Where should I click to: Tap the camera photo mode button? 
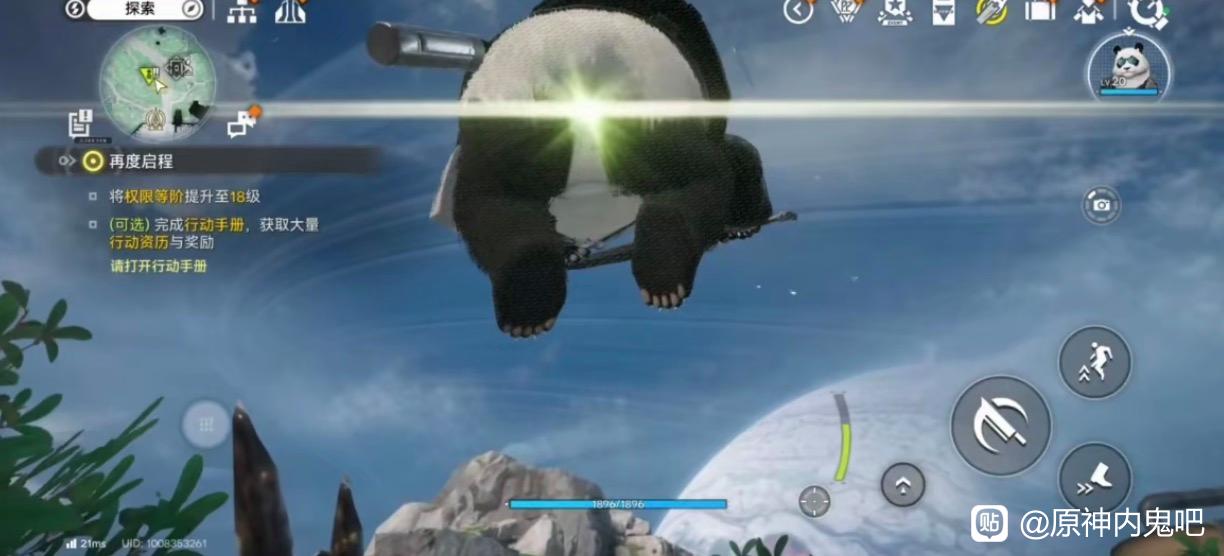(1101, 205)
